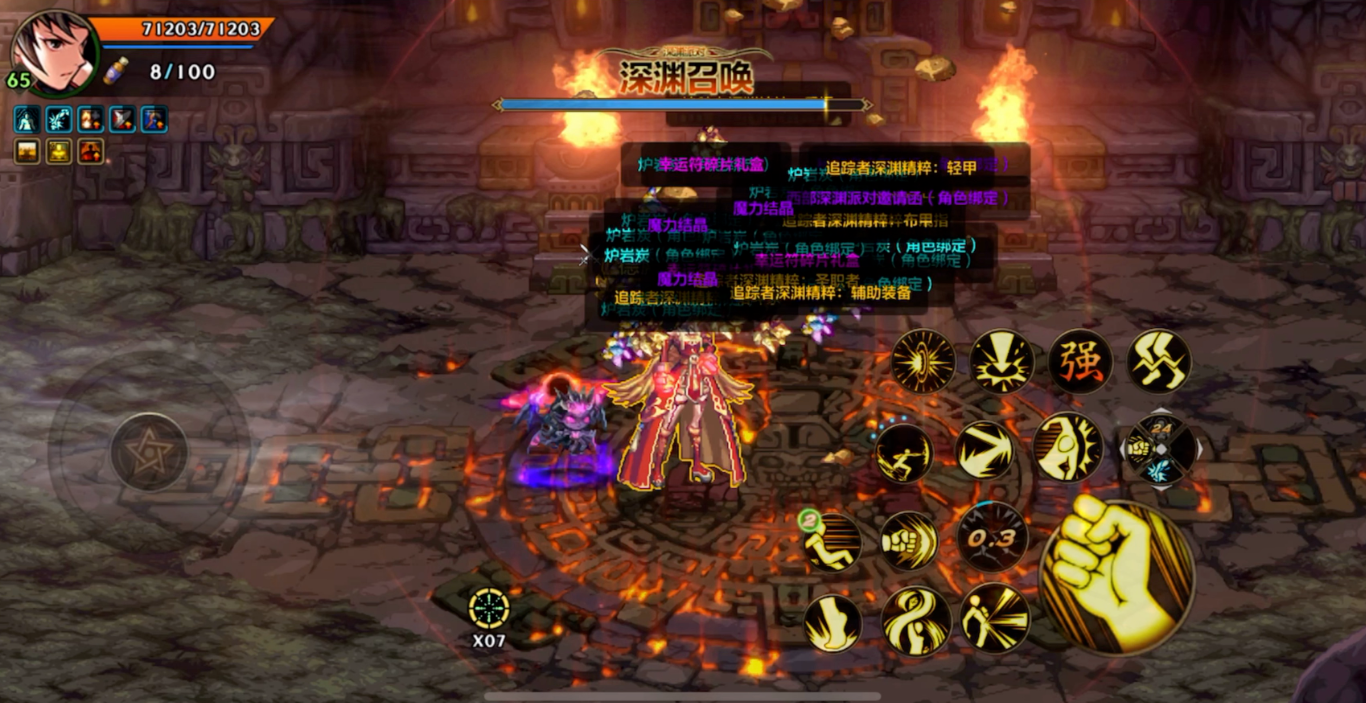Use the downward arrow ground-slam skill
The width and height of the screenshot is (1366, 703).
(x=1002, y=361)
